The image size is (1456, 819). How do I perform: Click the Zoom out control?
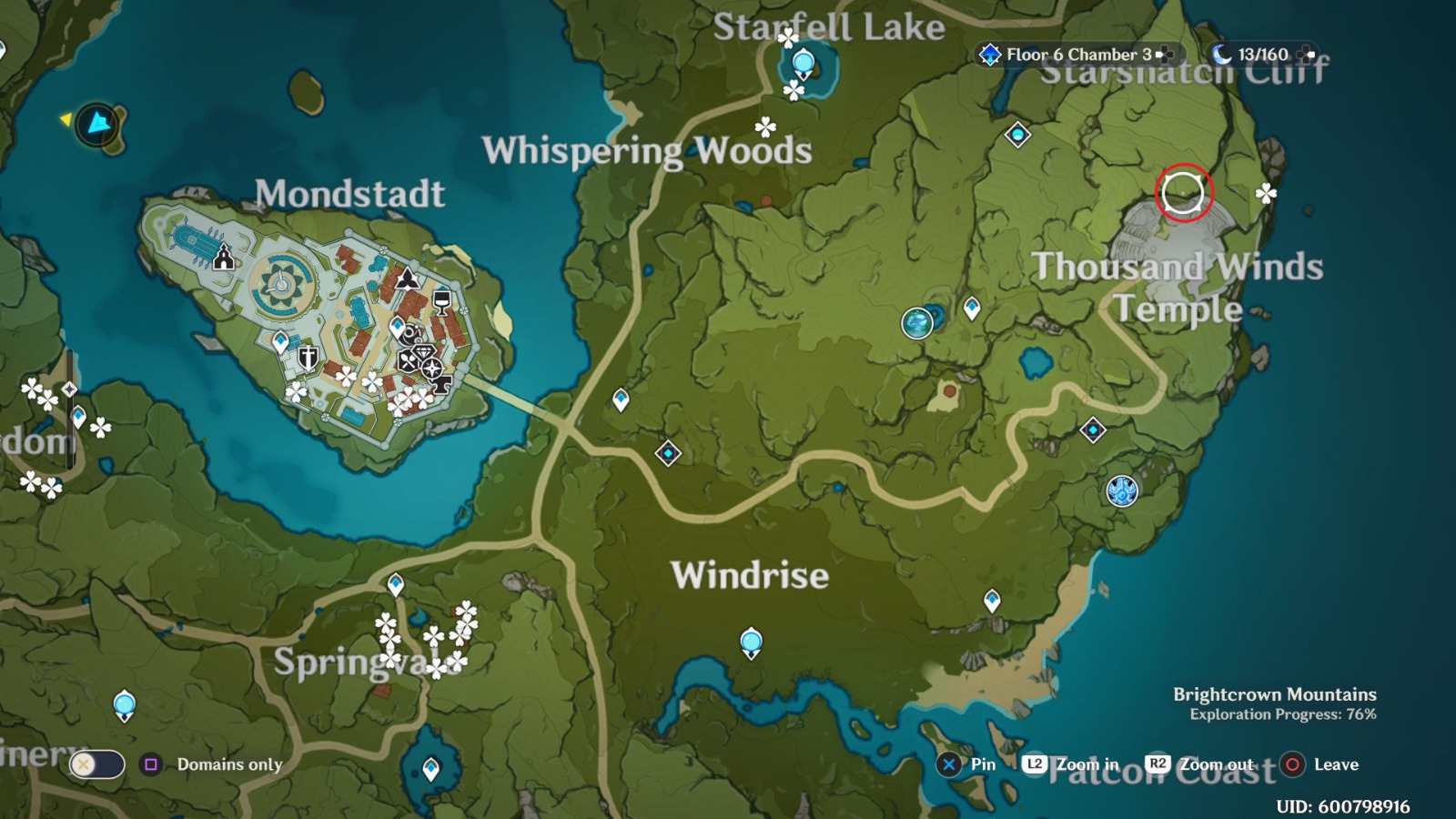tap(1158, 765)
